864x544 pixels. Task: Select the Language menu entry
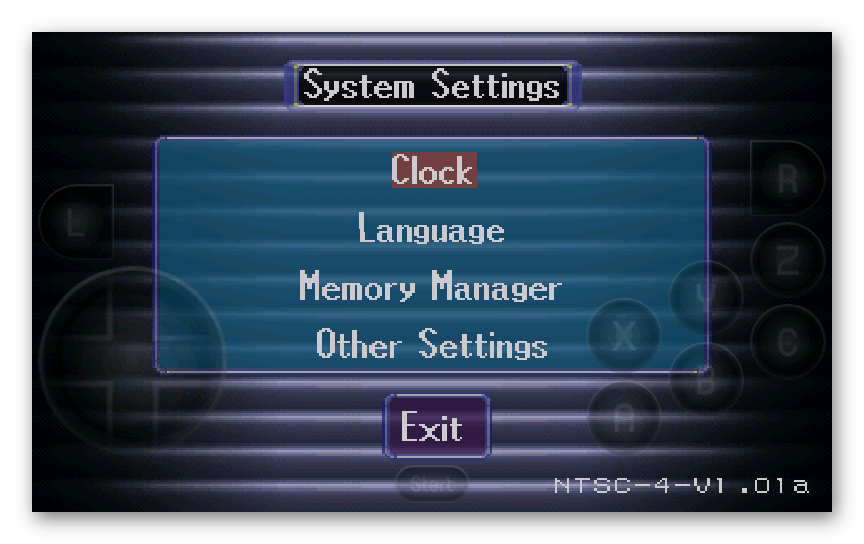pyautogui.click(x=431, y=230)
